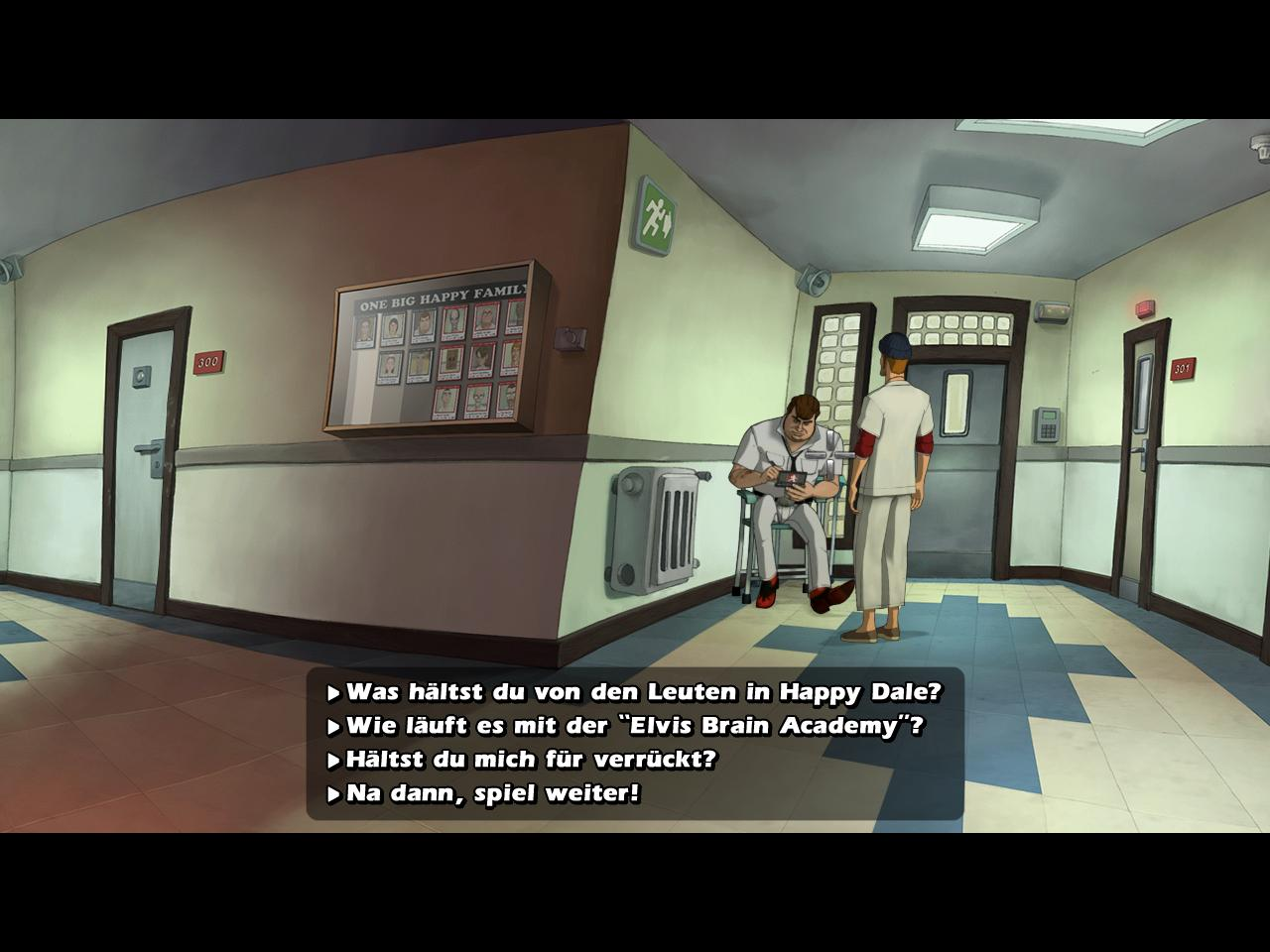Image resolution: width=1270 pixels, height=952 pixels.
Task: Ask "Was hältst du von den Leuten in Happy Dale?"
Action: 642,691
